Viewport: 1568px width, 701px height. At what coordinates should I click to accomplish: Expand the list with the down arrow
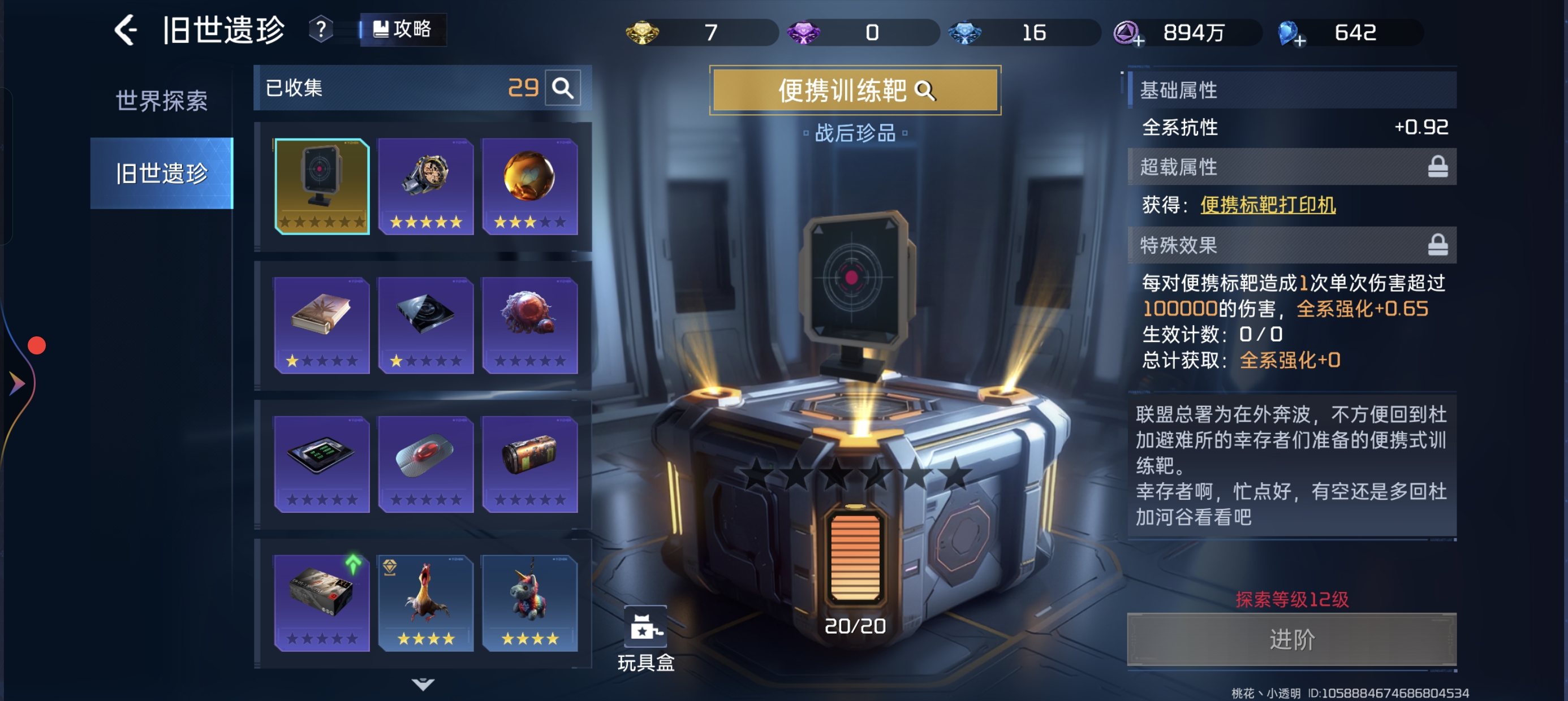coord(423,685)
